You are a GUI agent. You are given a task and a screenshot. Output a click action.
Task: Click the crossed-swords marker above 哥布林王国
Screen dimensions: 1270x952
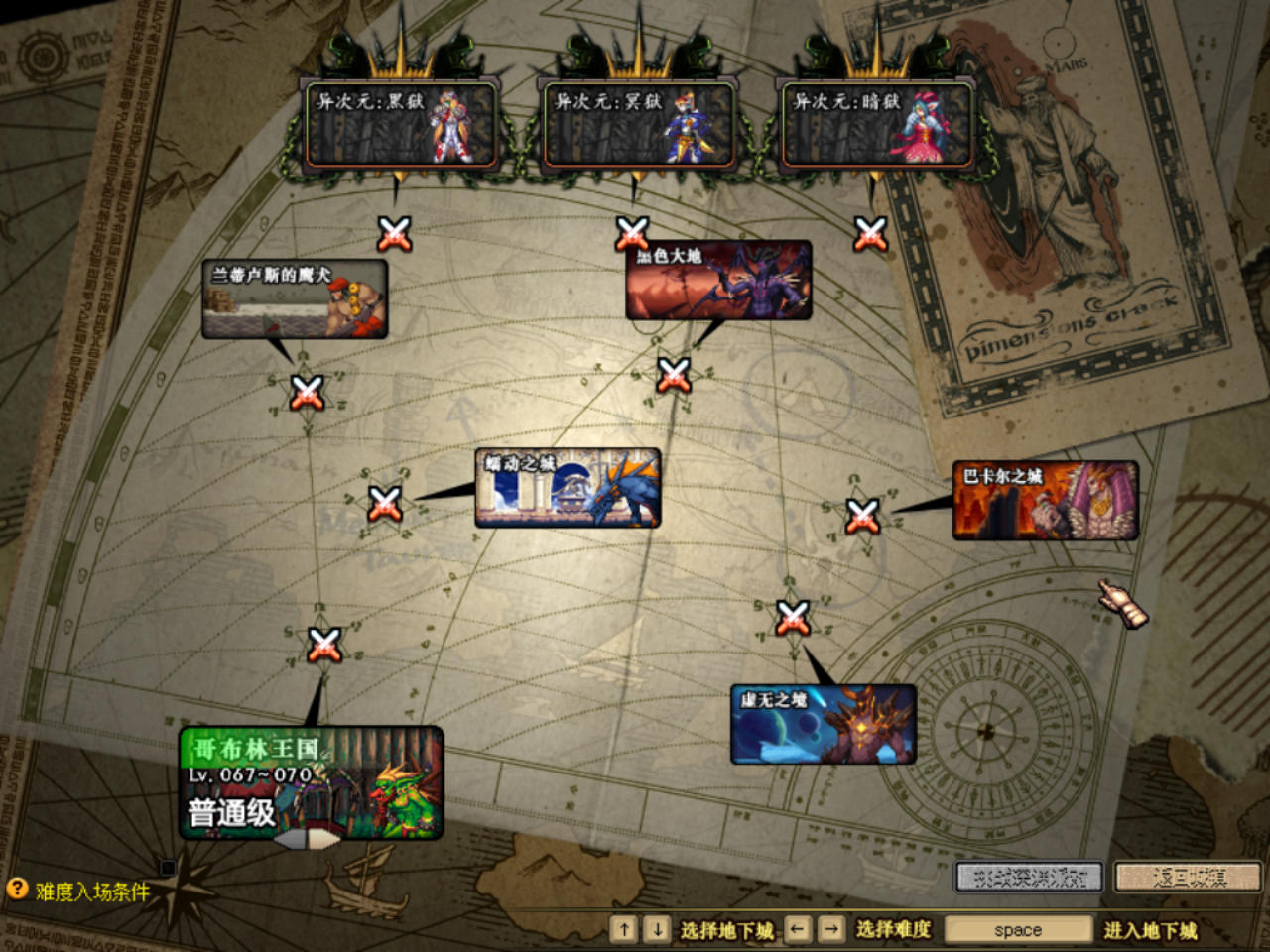pos(324,644)
